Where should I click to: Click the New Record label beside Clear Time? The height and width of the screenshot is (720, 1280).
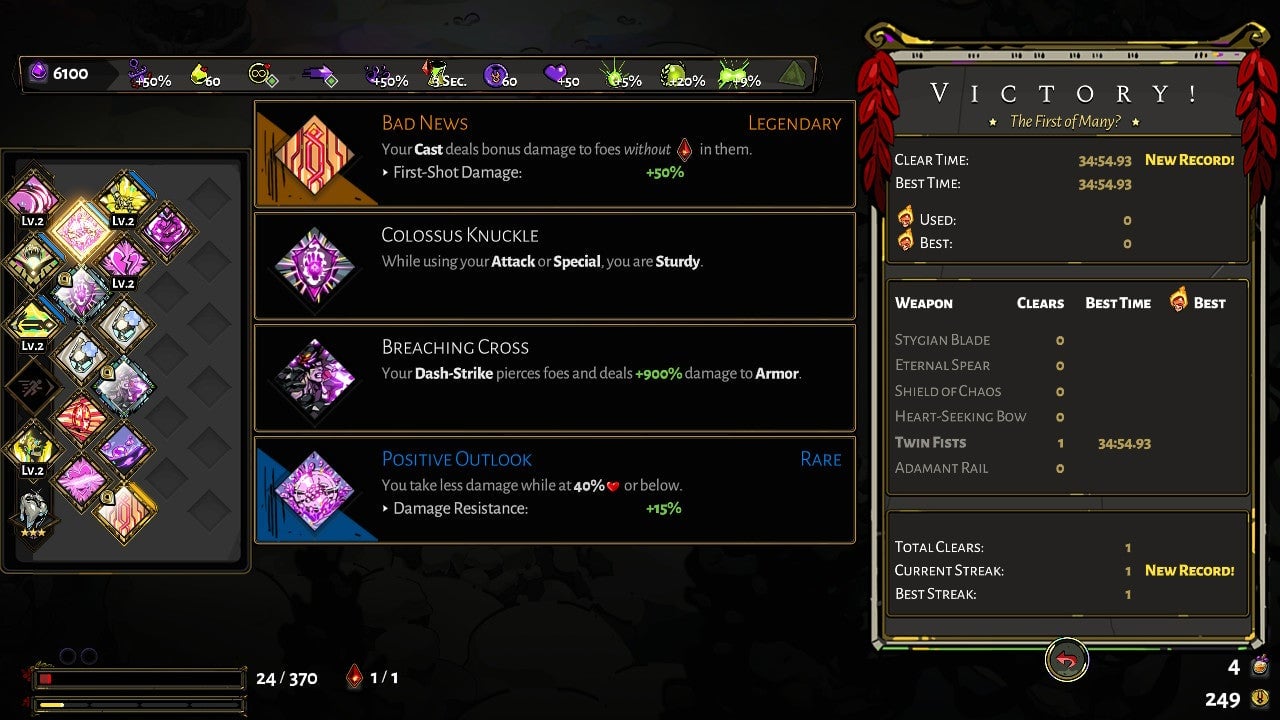[1189, 159]
